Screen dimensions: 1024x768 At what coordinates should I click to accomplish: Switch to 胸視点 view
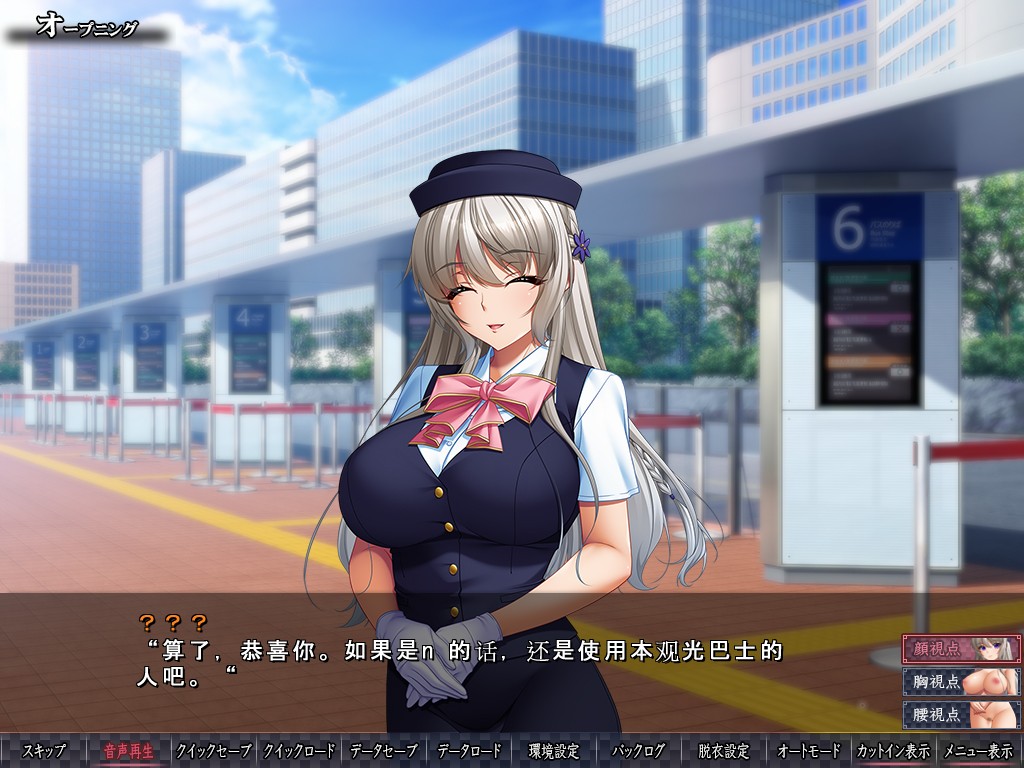[961, 682]
